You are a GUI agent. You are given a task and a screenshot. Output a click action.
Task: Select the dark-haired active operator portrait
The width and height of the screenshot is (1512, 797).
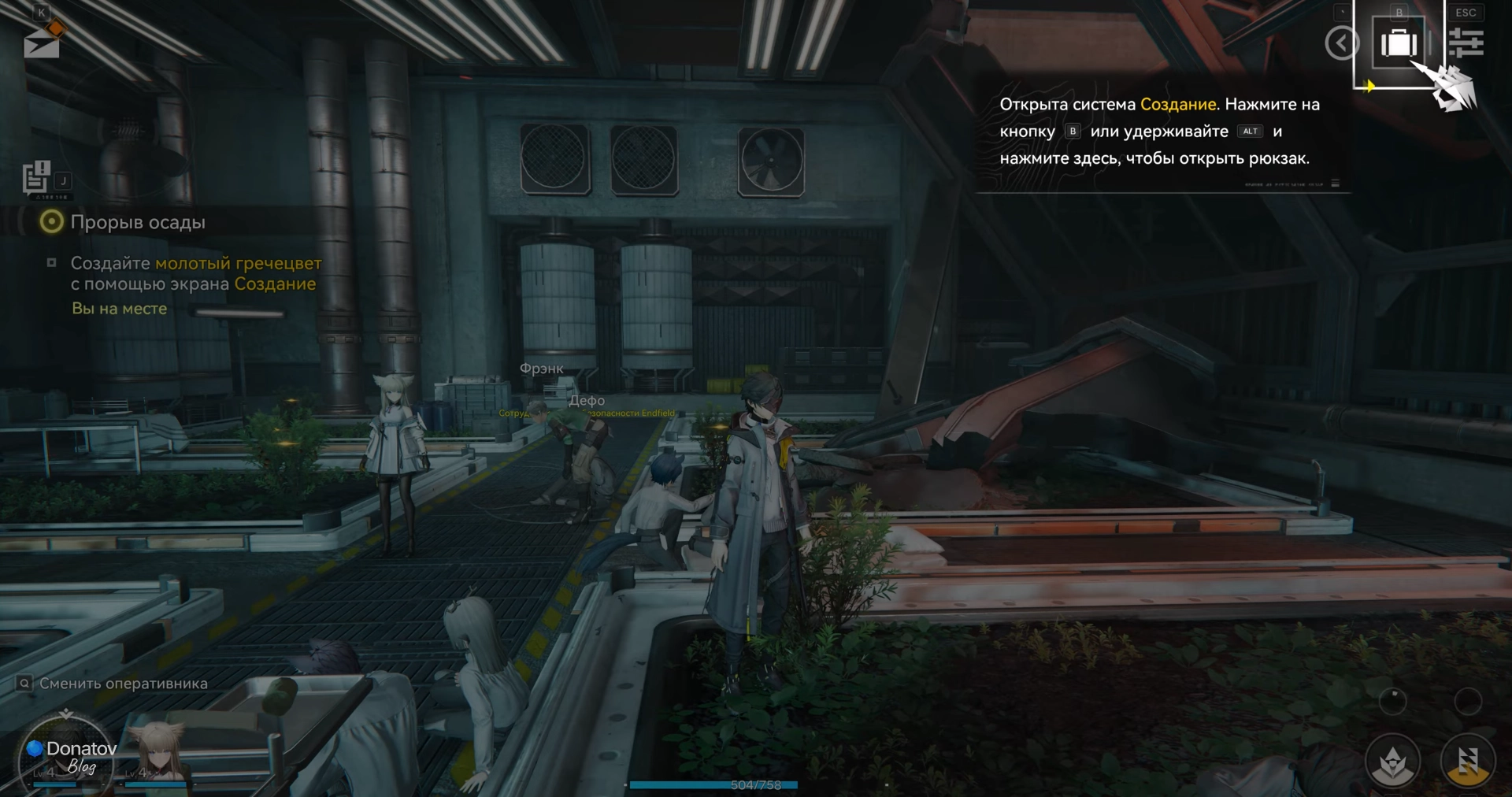(x=67, y=754)
